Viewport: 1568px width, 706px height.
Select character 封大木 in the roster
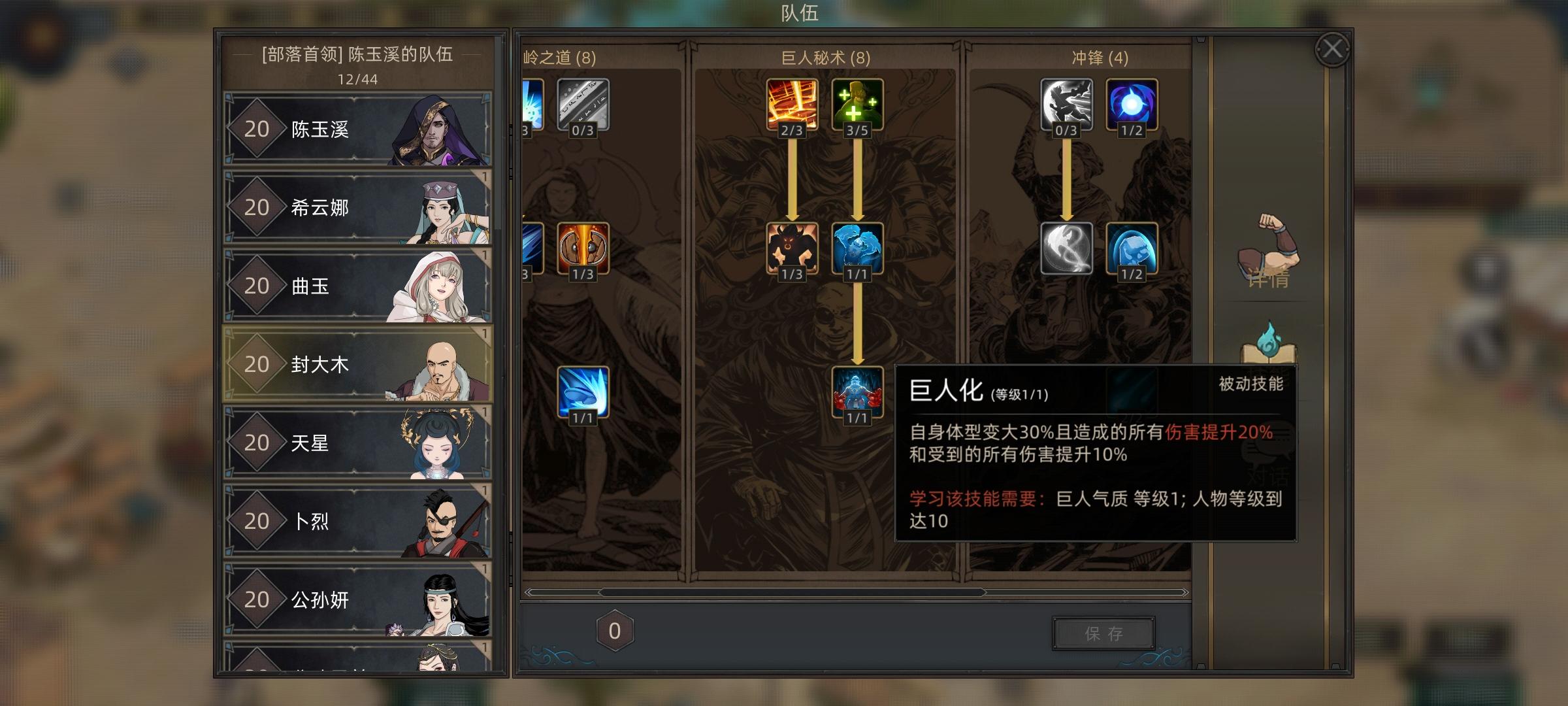click(356, 365)
